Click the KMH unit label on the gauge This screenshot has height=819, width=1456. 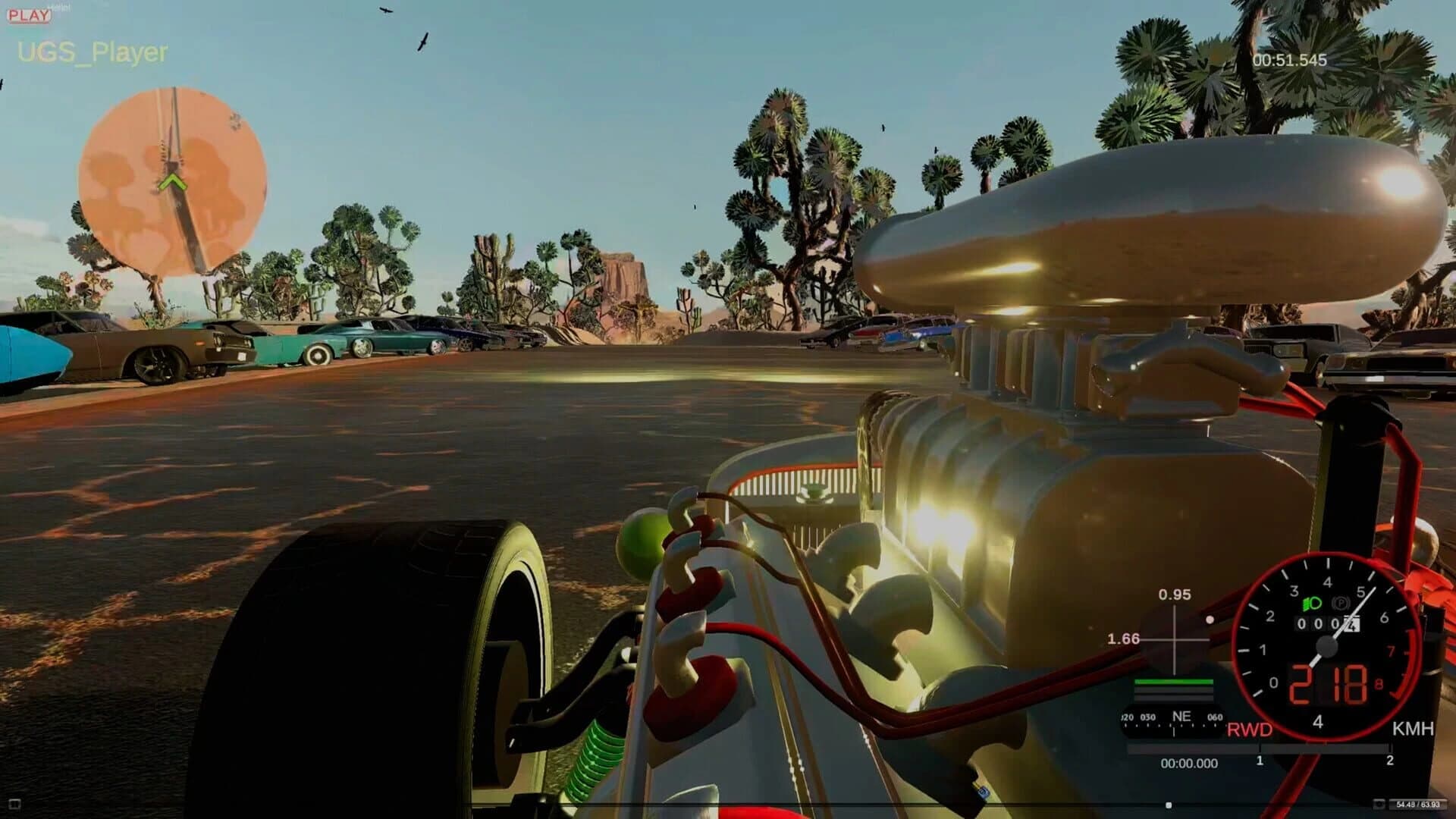[x=1412, y=728]
